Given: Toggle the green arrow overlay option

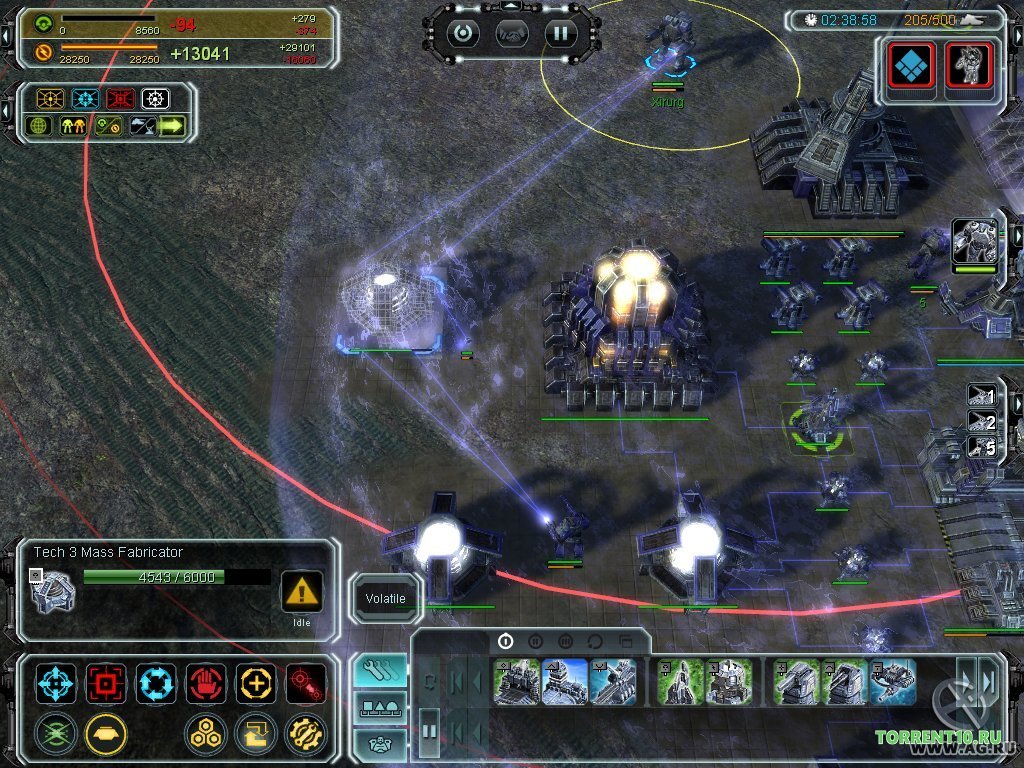Looking at the screenshot, I should [171, 126].
